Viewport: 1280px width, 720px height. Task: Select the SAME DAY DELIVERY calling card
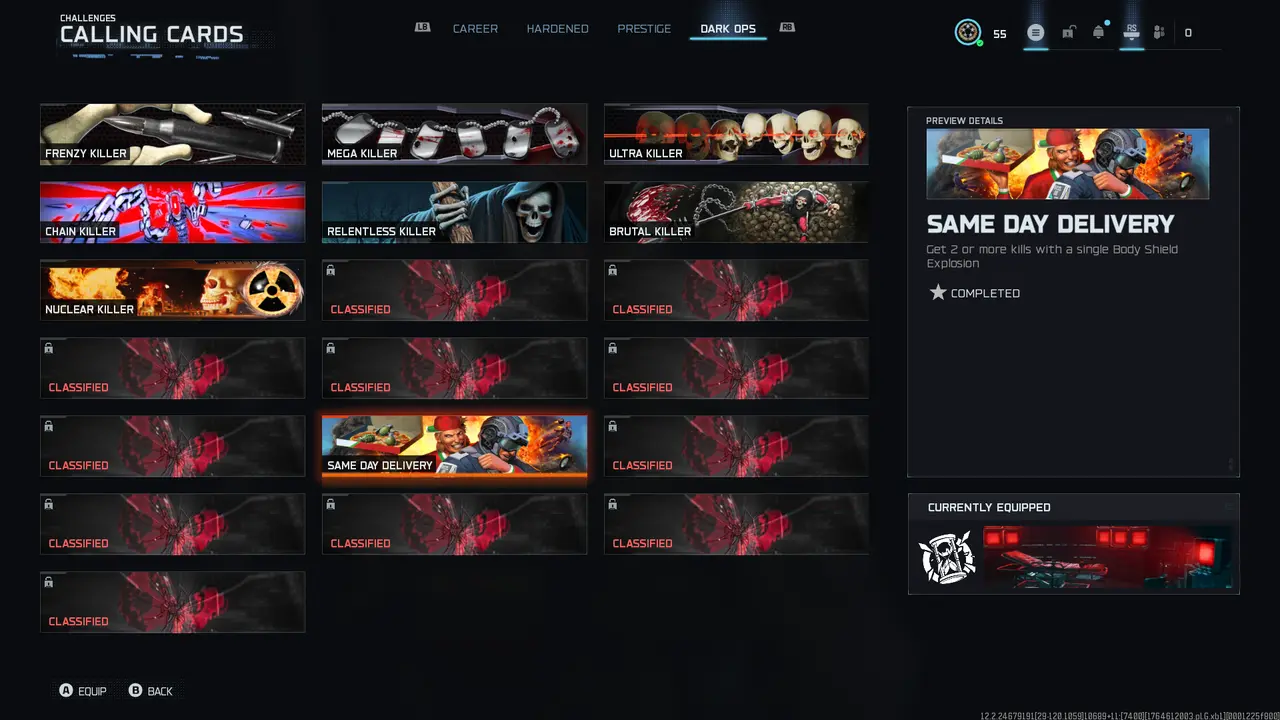point(454,446)
